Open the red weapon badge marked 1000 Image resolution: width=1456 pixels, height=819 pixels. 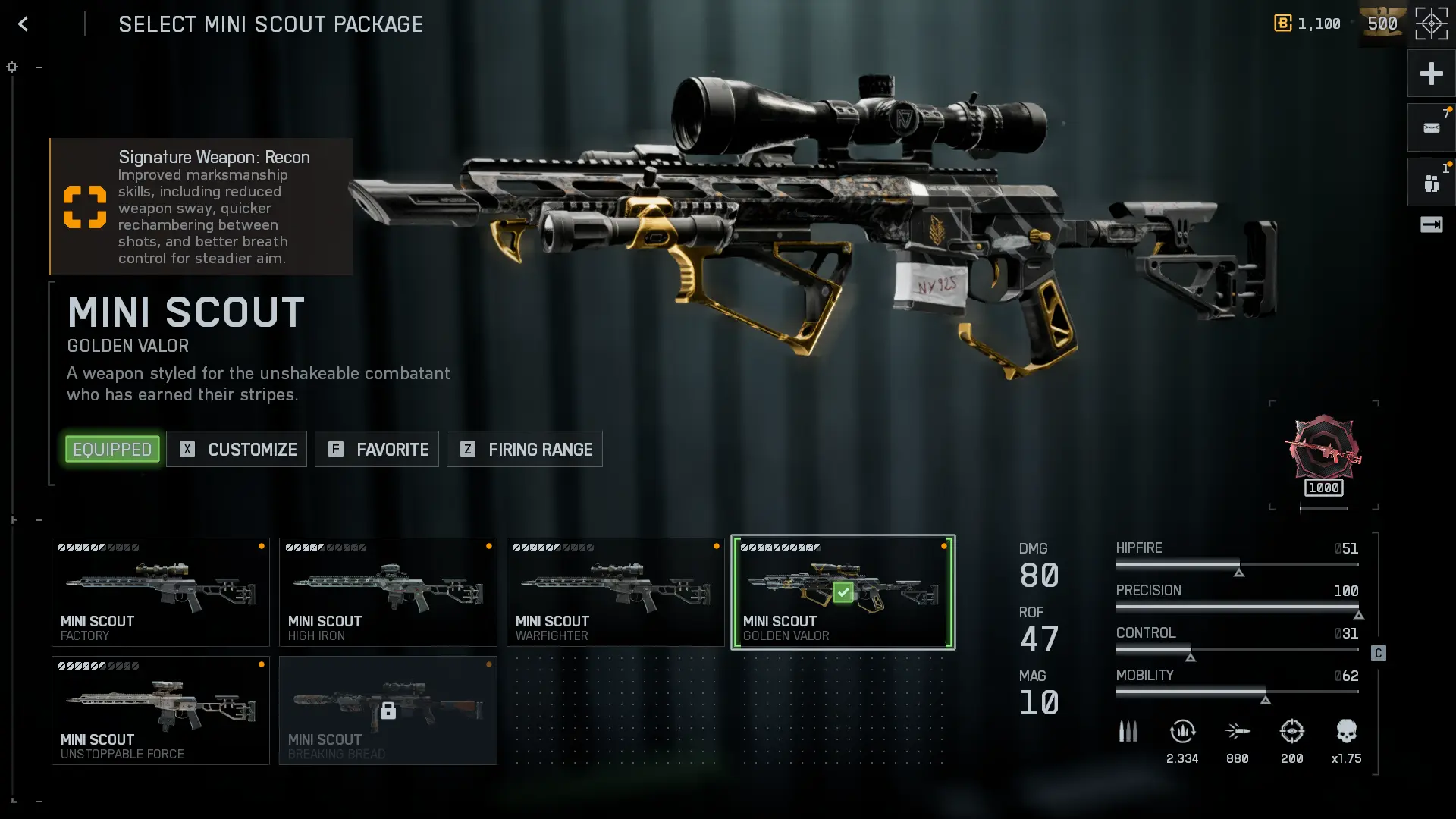pos(1323,455)
